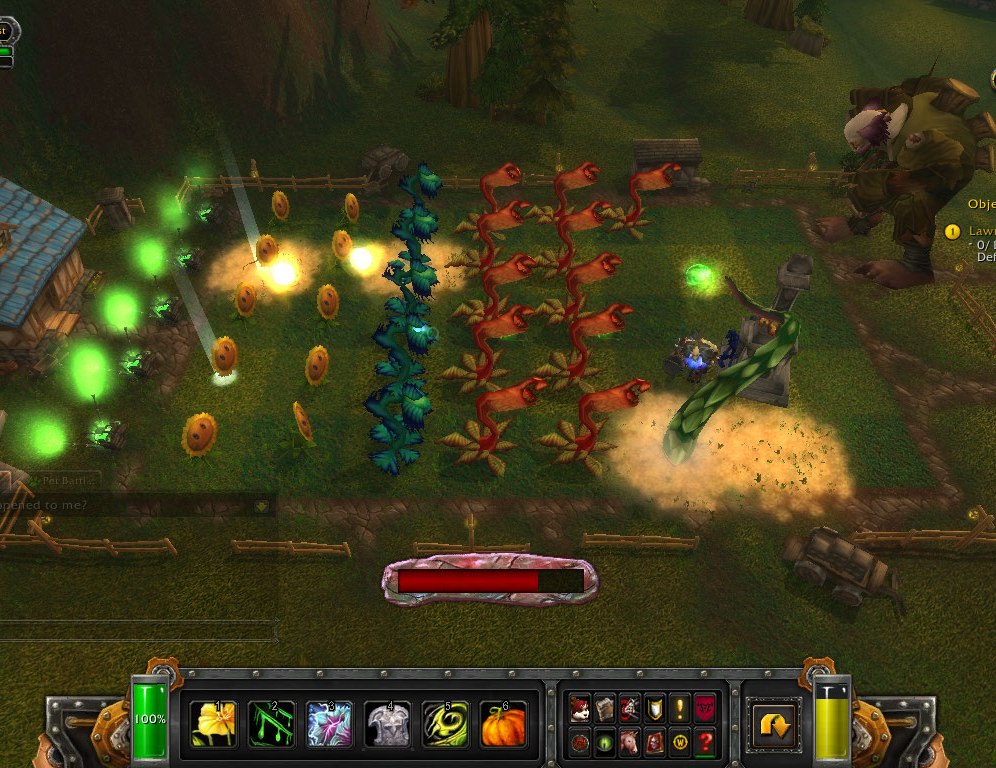Open the red guild banner icon
996x768 pixels.
coord(705,709)
